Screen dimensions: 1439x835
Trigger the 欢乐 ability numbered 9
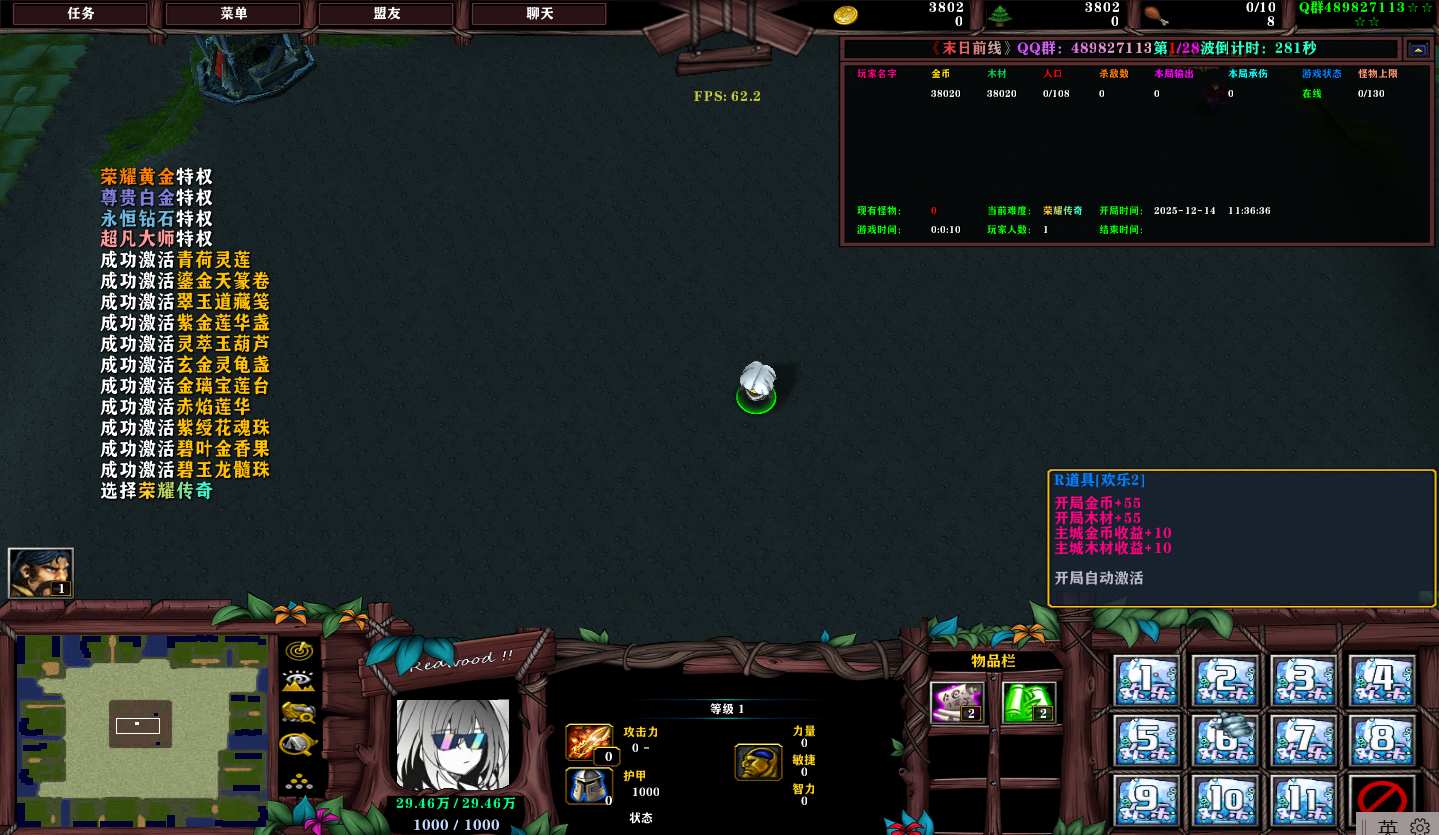coord(1146,799)
